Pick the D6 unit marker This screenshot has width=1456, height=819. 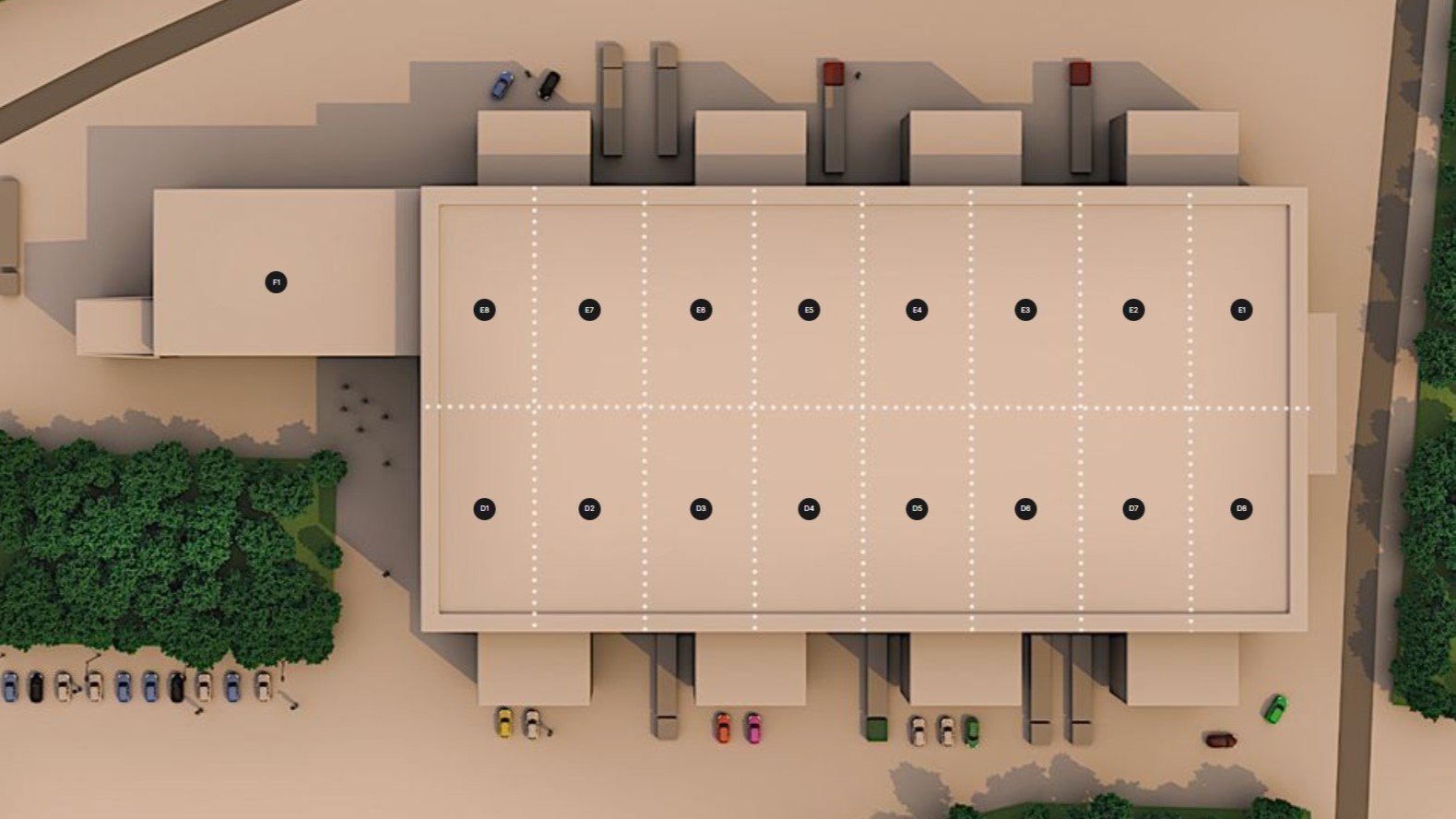(1025, 508)
